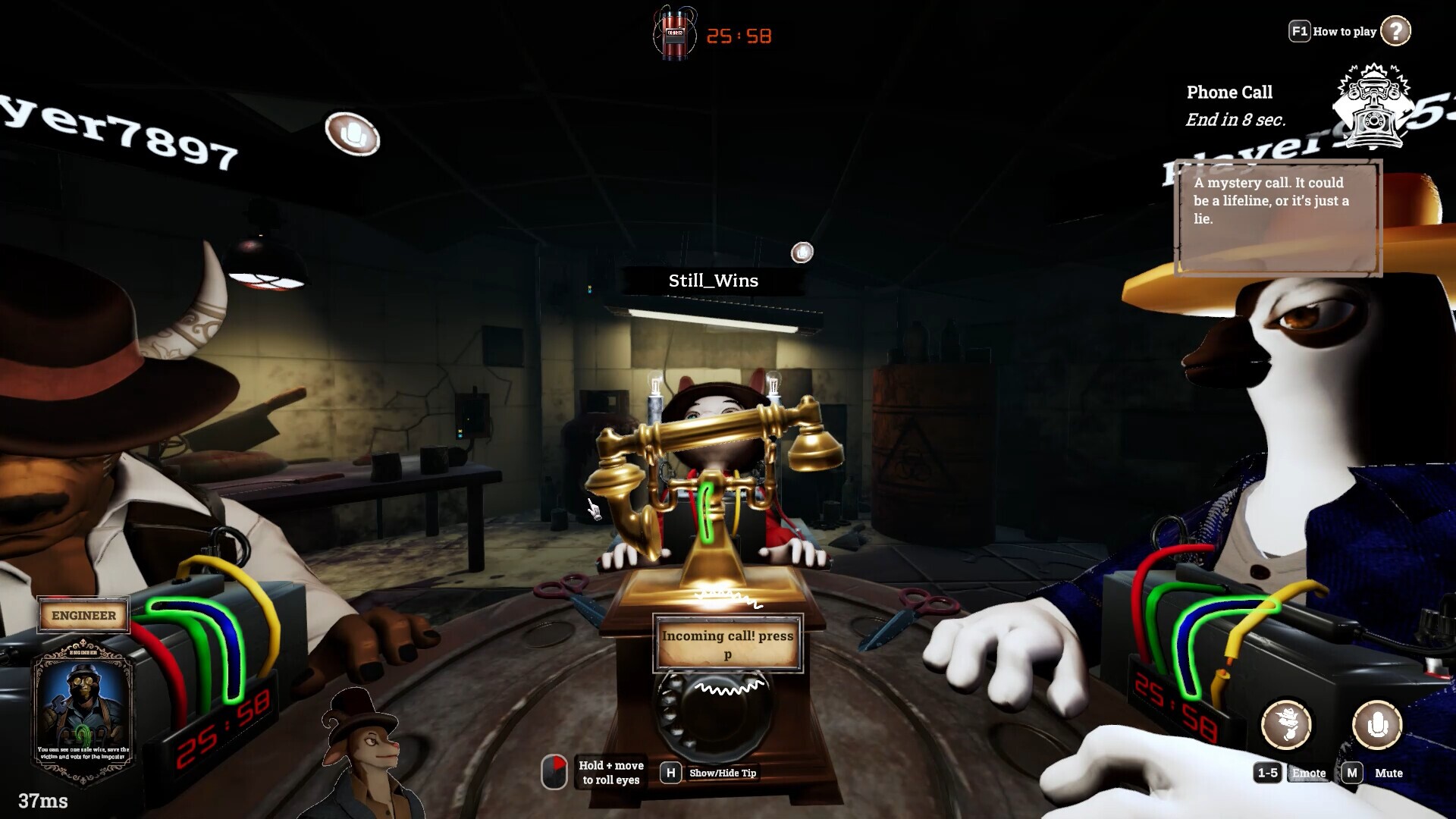Collapse the ENGINEER banner label
Viewport: 1456px width, 819px height.
(83, 615)
